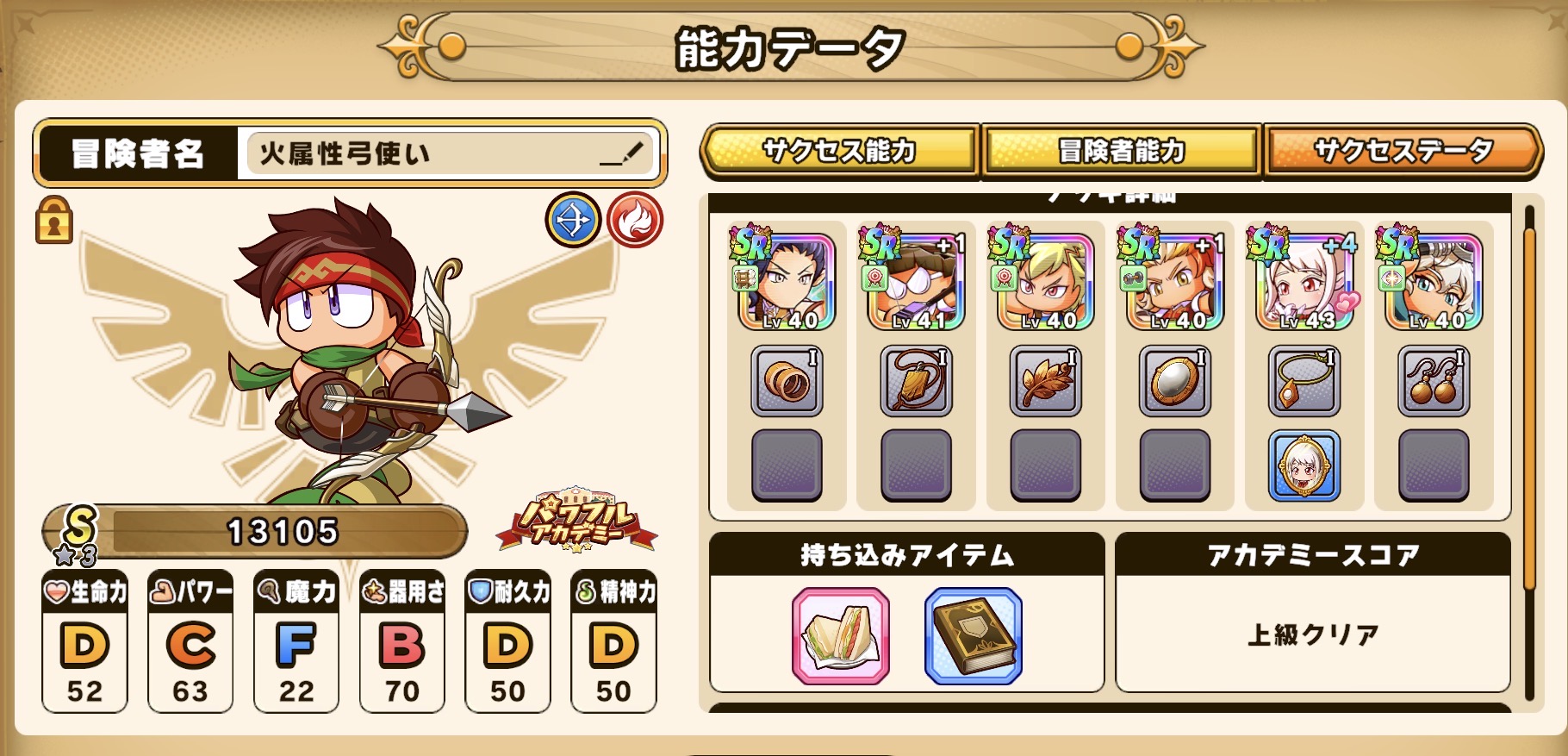Select the pendant necklace accessory slot
Screen dimensions: 1568x756
click(x=1304, y=381)
